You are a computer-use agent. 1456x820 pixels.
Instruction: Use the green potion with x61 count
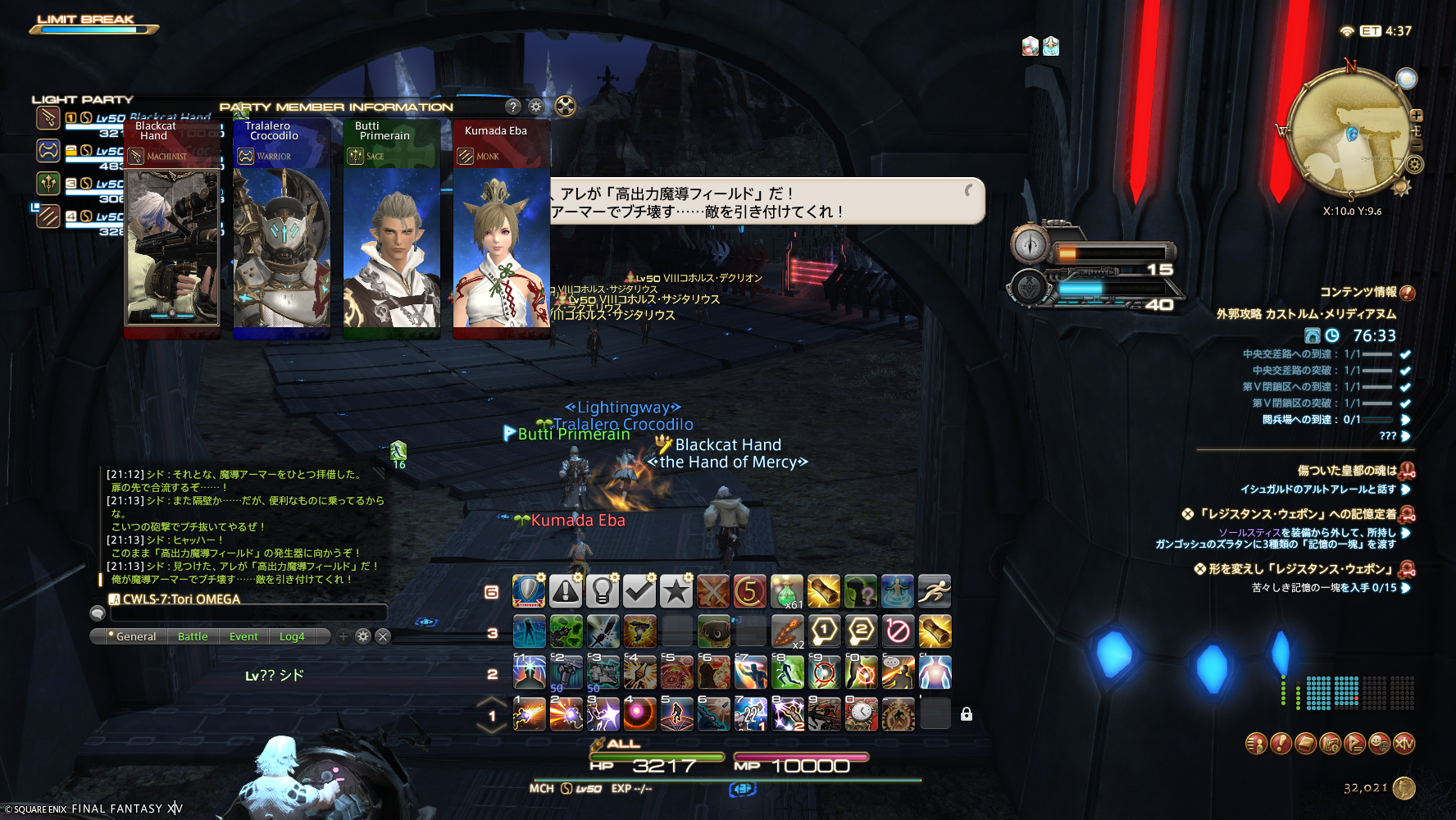[787, 591]
